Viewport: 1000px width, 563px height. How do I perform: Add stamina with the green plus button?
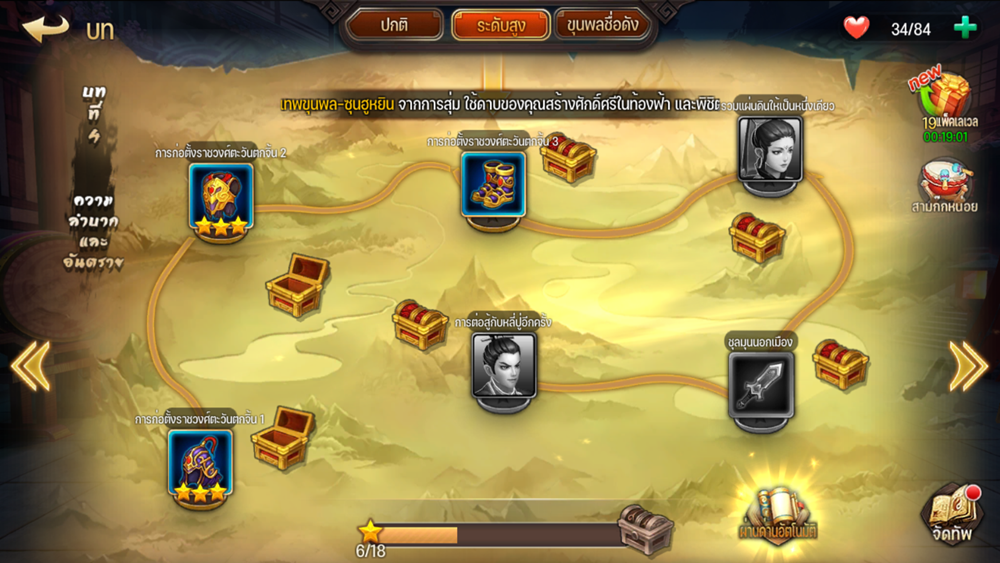pyautogui.click(x=965, y=28)
